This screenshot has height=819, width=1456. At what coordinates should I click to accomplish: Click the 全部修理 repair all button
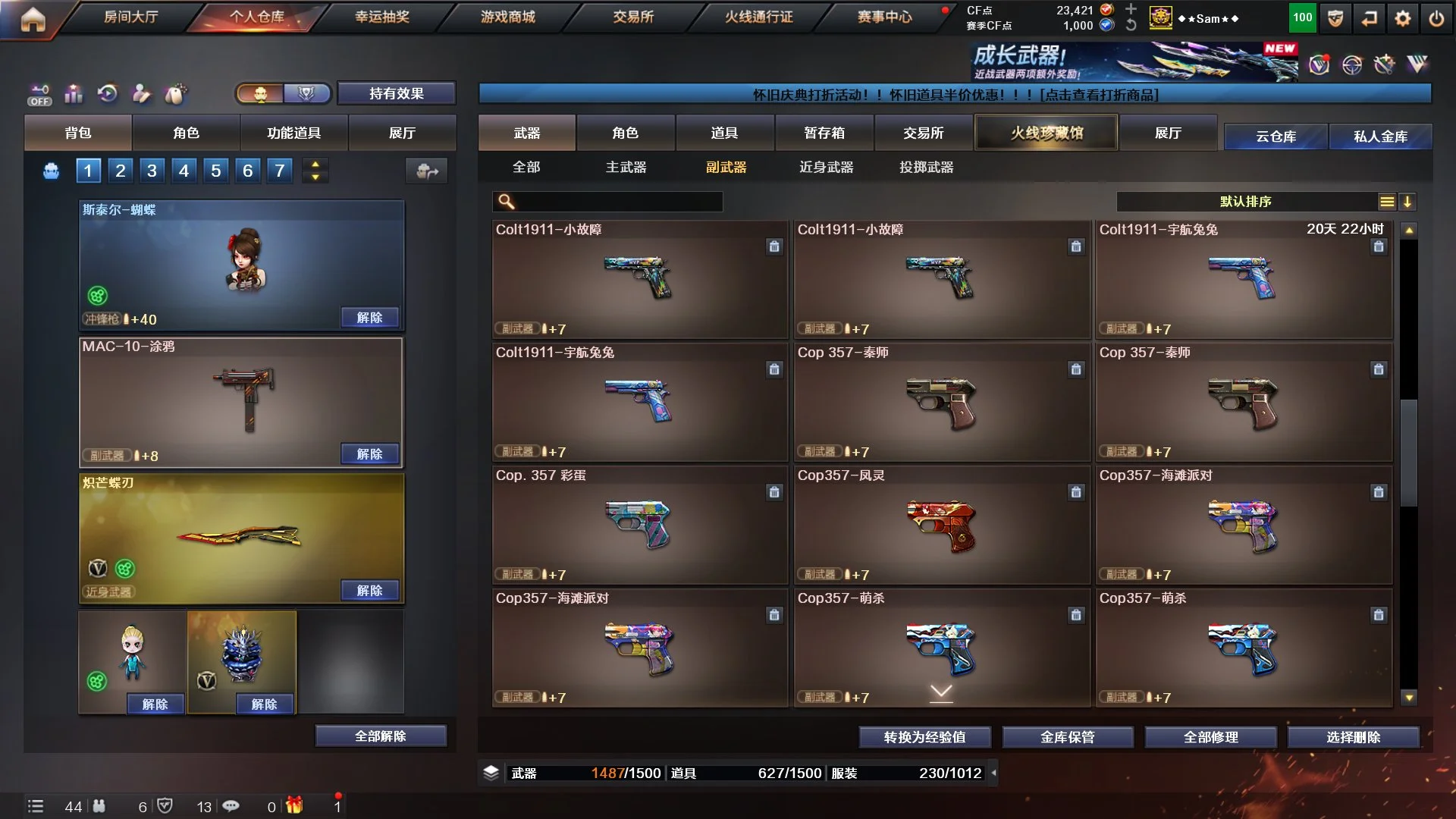[x=1210, y=736]
